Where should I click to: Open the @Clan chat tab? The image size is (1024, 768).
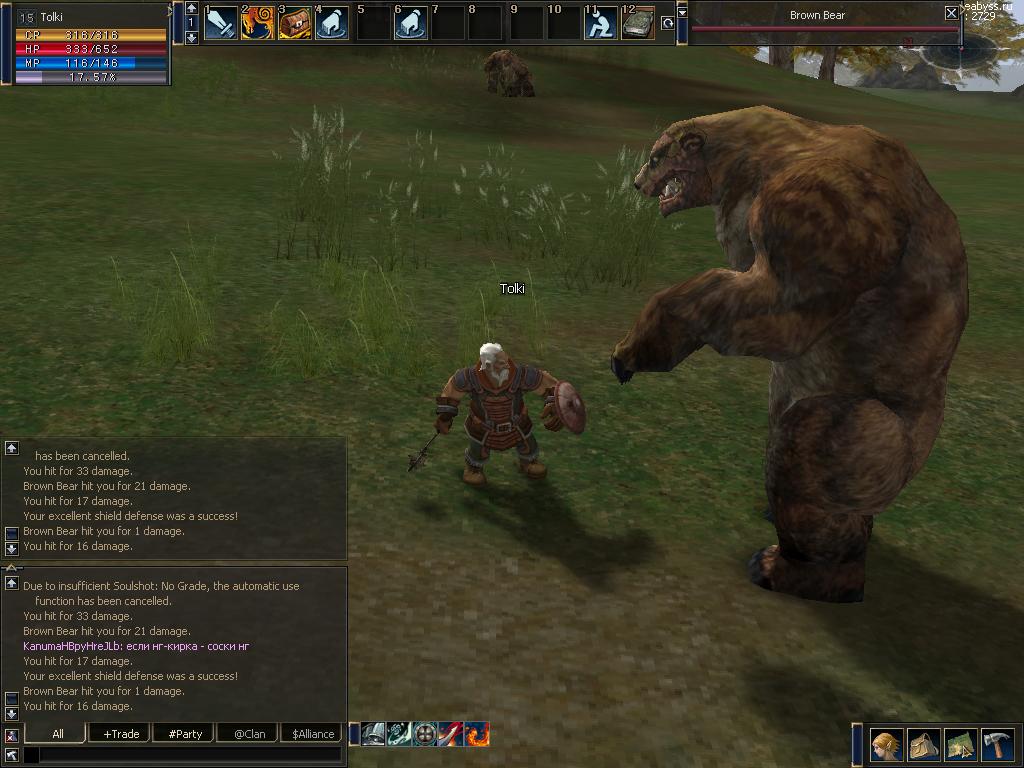249,733
